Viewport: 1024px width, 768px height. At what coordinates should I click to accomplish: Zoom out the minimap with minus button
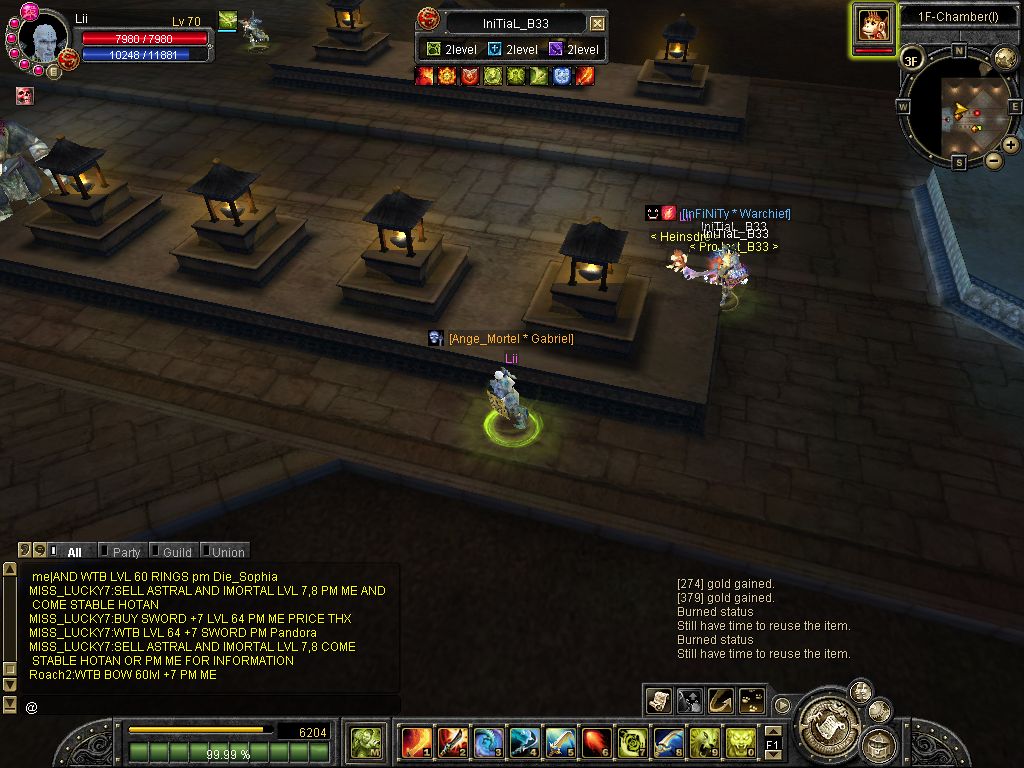click(993, 160)
